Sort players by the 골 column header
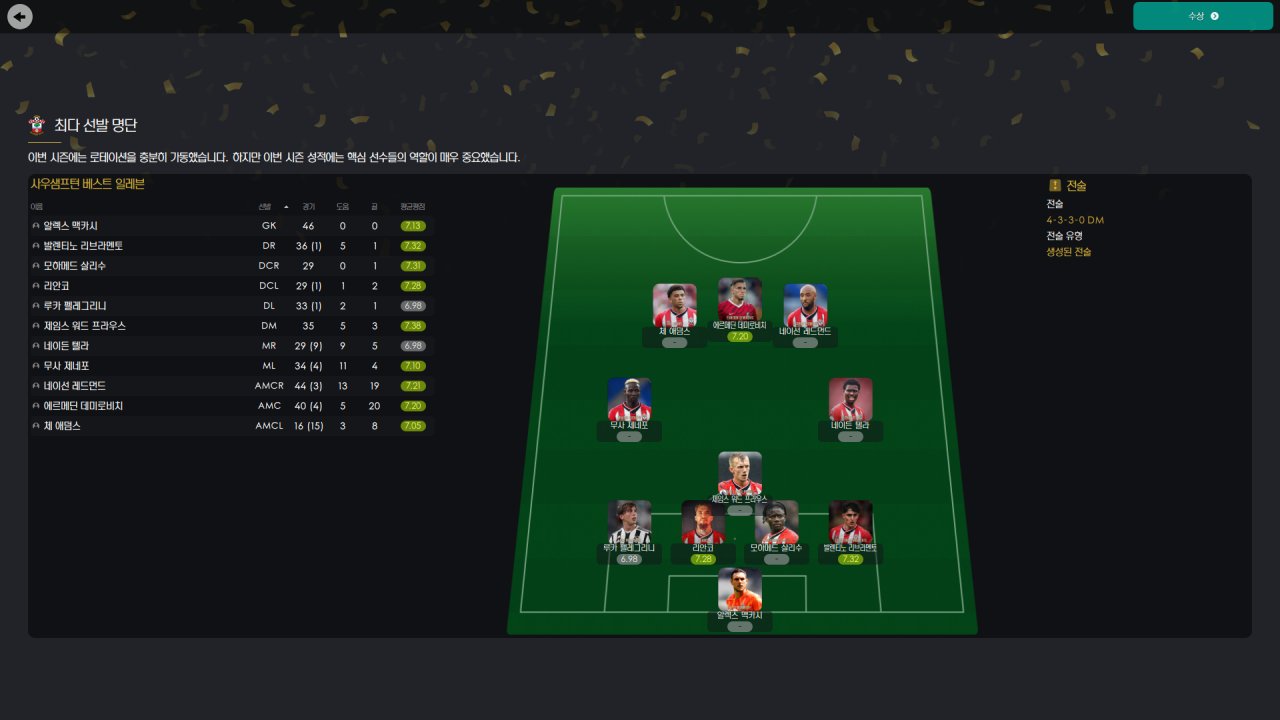 pyautogui.click(x=374, y=206)
